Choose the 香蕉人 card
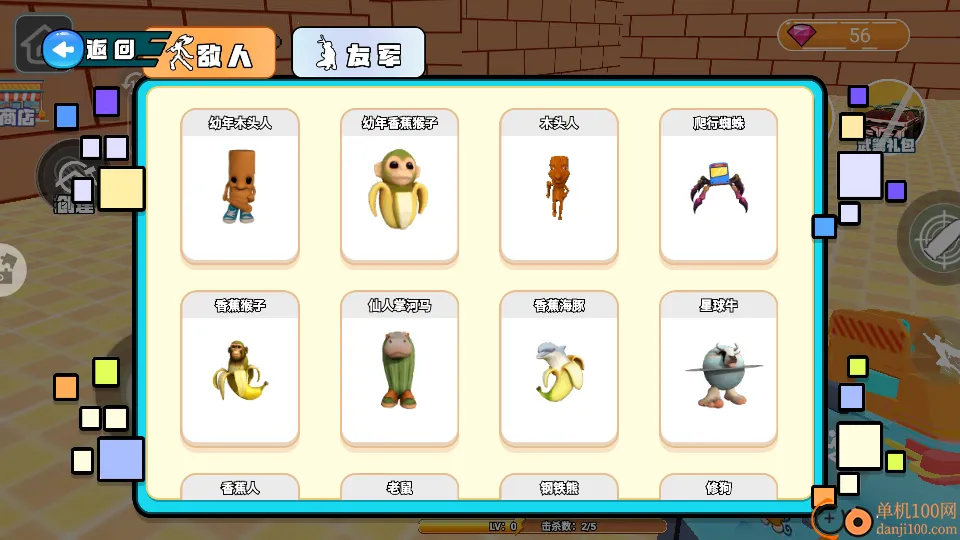The height and width of the screenshot is (540, 960). [240, 487]
